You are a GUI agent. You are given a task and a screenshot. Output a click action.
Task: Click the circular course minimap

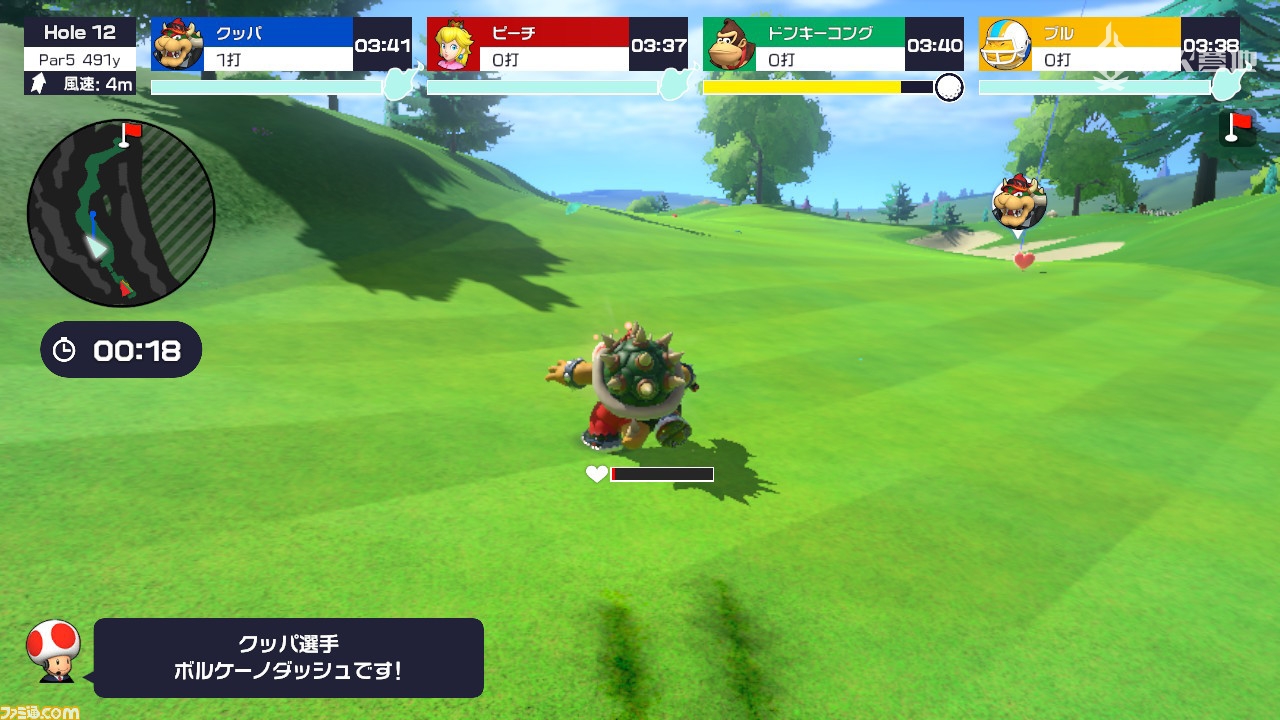tap(121, 213)
